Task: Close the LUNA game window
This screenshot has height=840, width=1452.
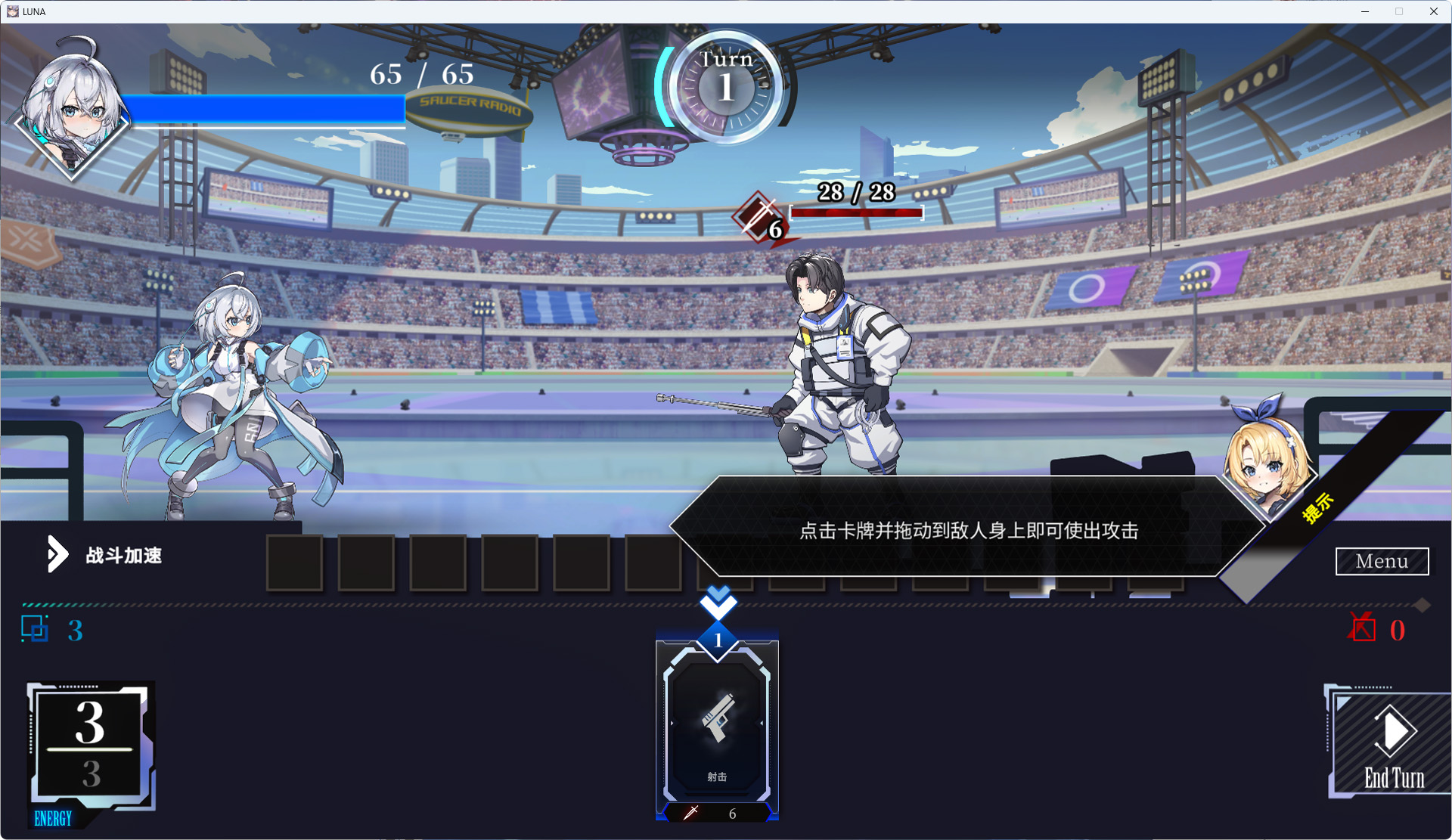Action: tap(1433, 11)
